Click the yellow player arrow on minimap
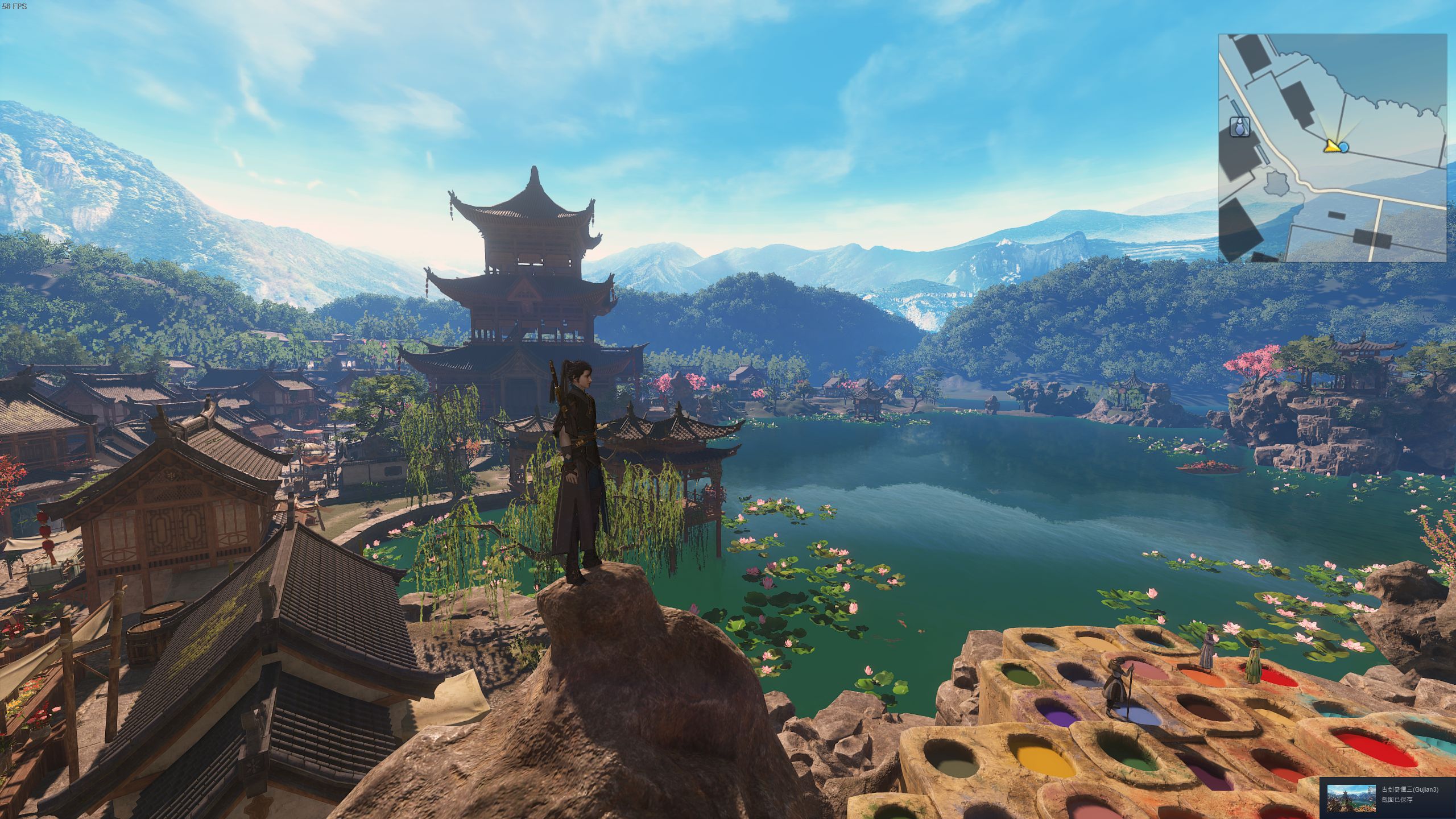Image resolution: width=1456 pixels, height=819 pixels. [x=1331, y=146]
